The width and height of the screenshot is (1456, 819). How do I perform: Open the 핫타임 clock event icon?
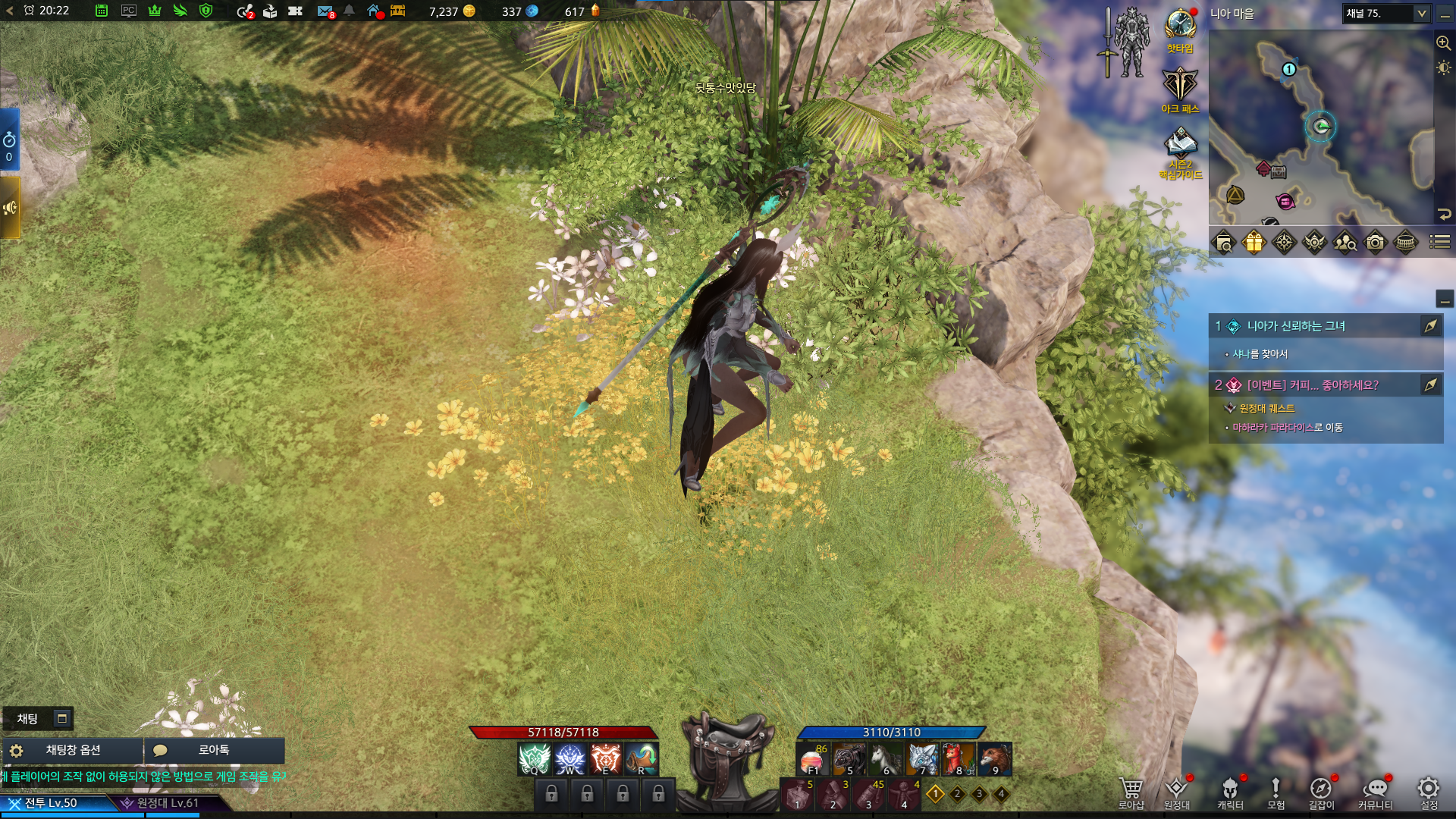point(1180,26)
